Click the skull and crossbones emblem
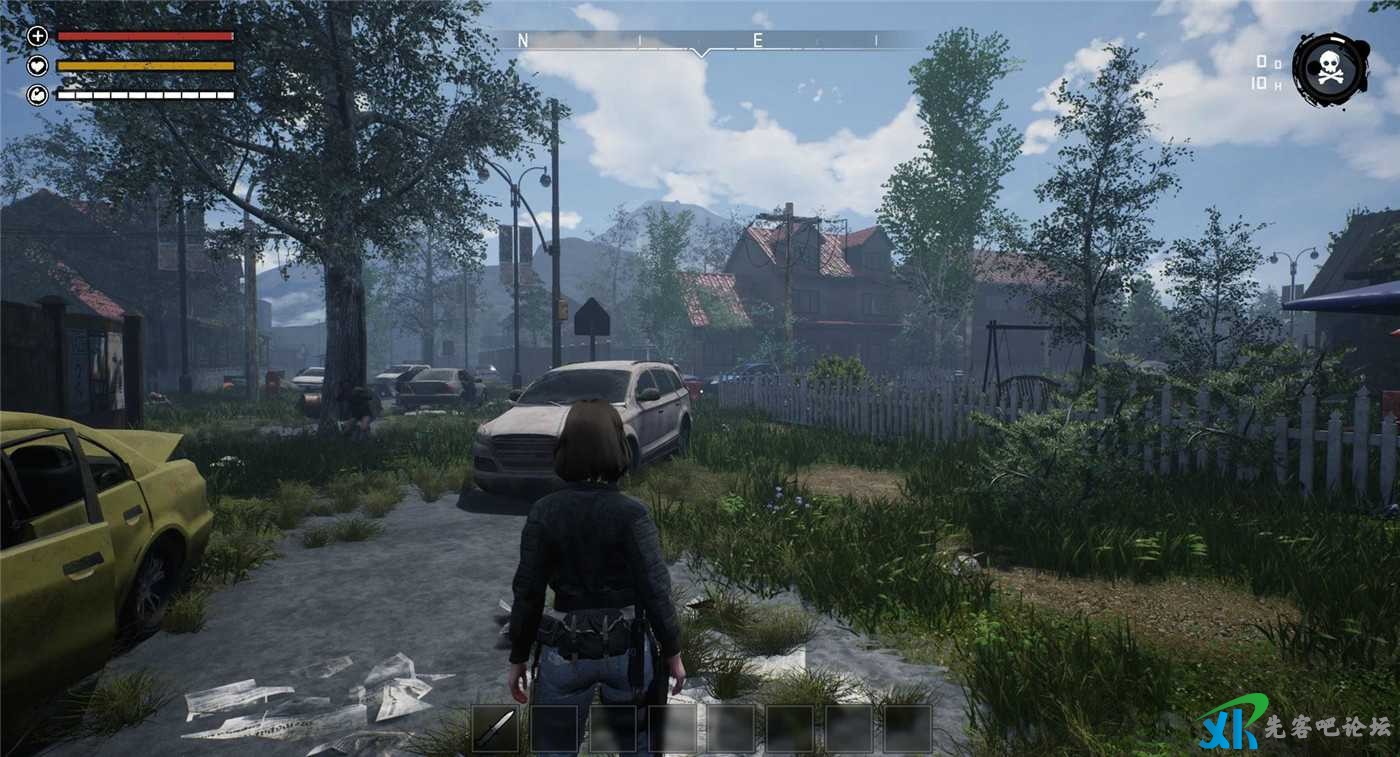 [1331, 70]
